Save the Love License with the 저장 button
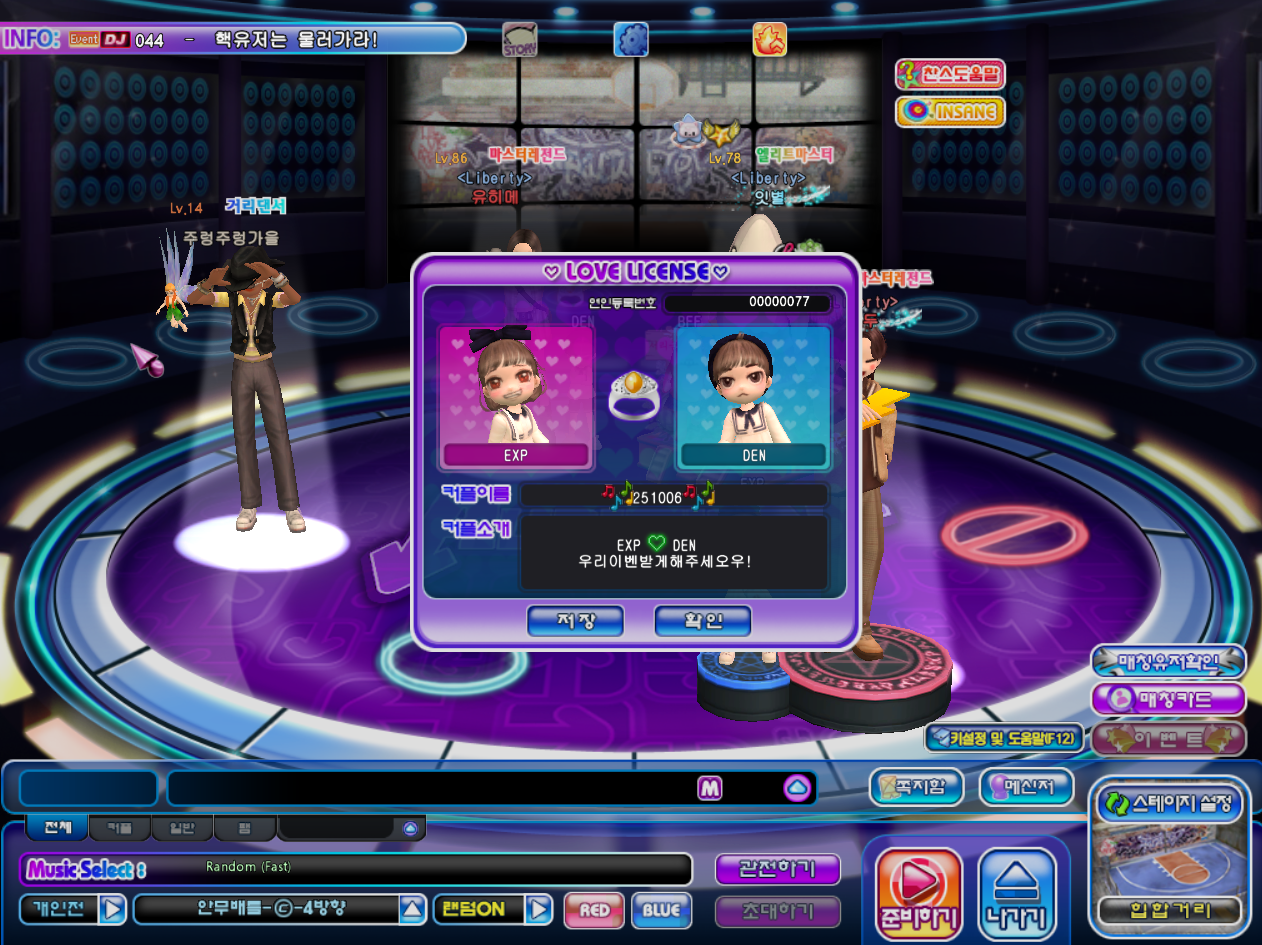This screenshot has height=945, width=1262. (575, 621)
